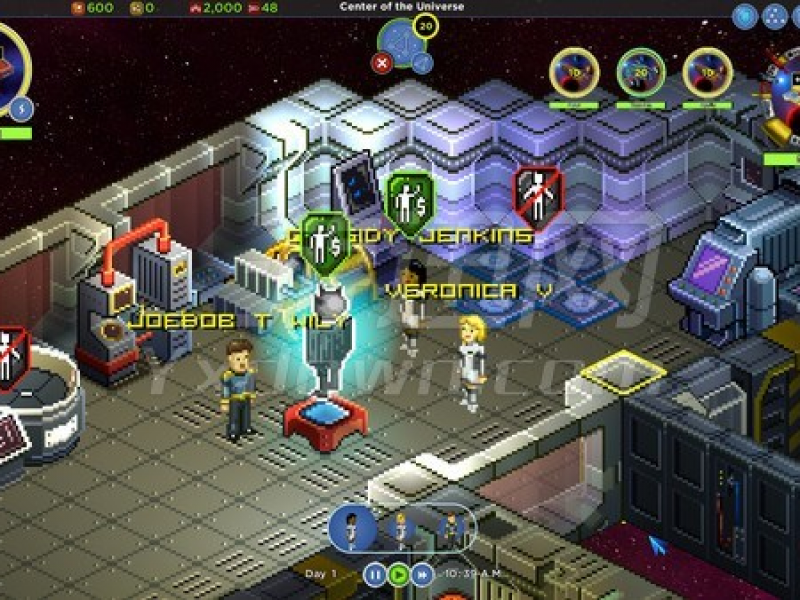800x600 pixels.
Task: Select the dark-haired crew member portrait
Action: click(x=353, y=526)
